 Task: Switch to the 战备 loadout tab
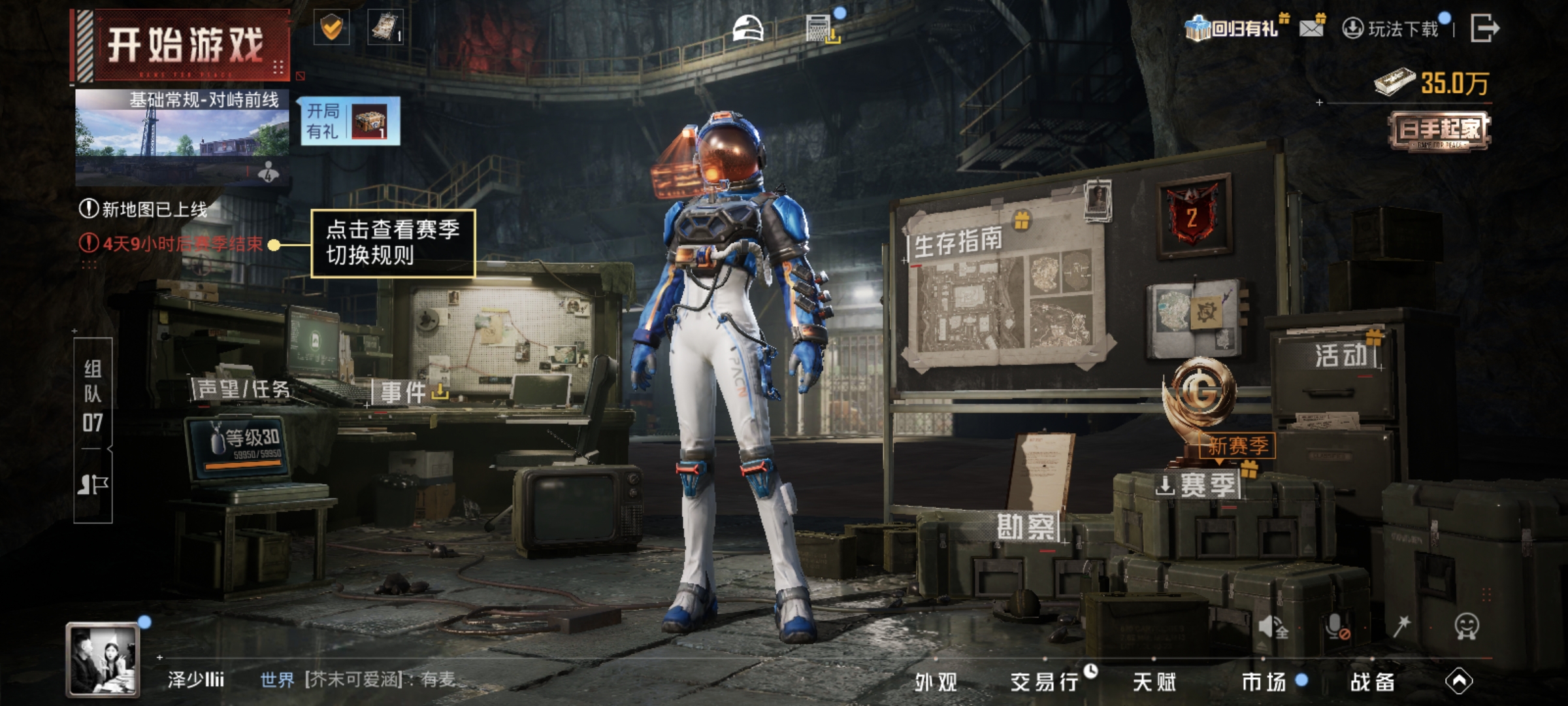point(1372,682)
